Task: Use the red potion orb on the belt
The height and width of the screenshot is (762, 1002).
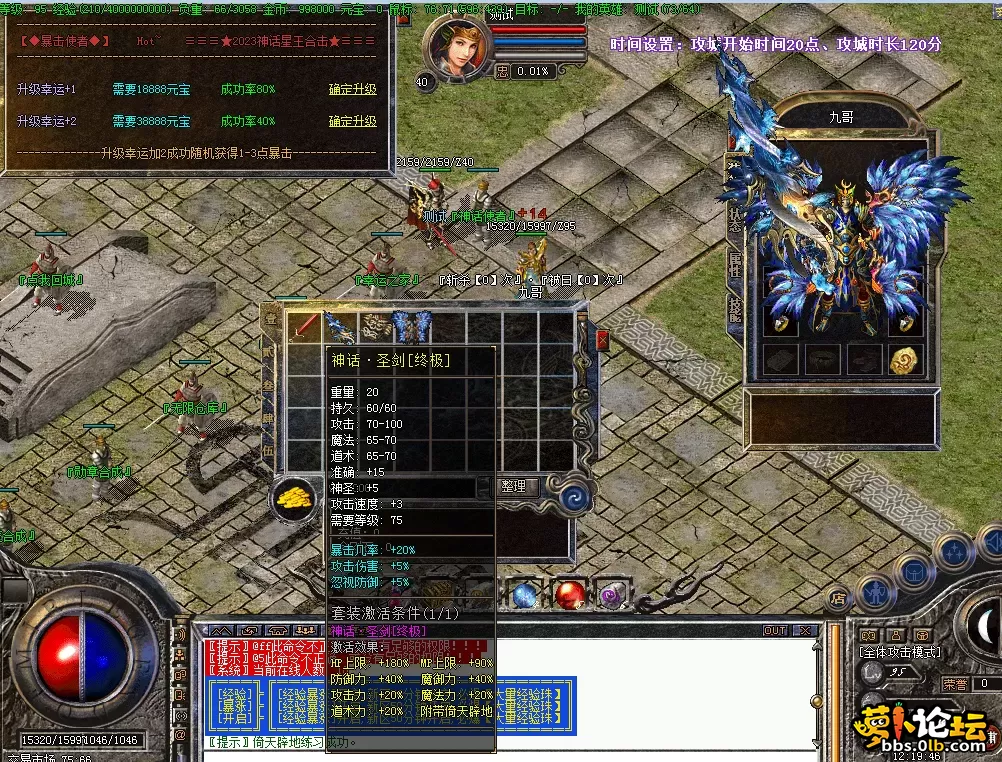Action: coord(569,595)
